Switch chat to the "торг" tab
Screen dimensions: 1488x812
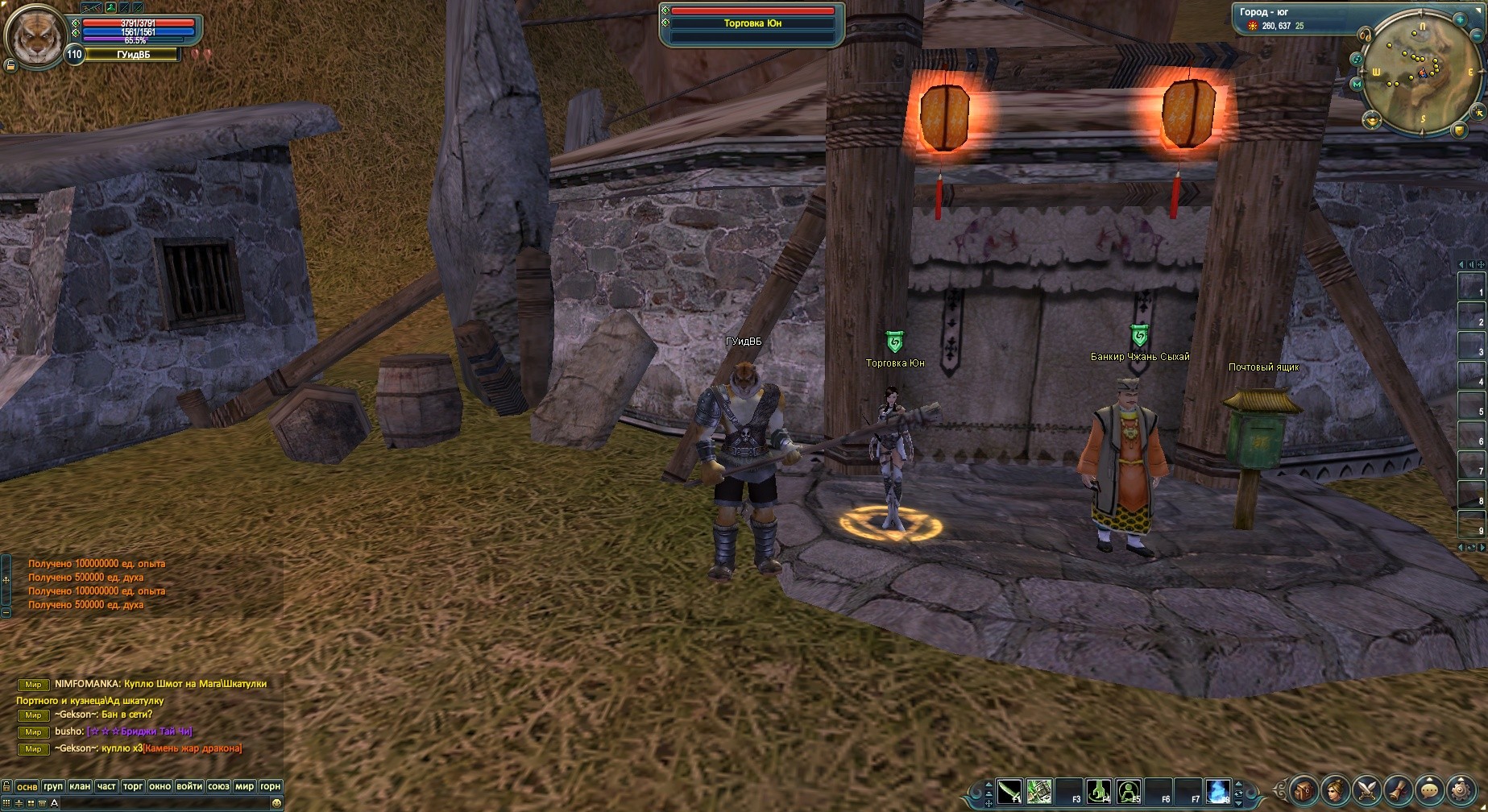coord(133,786)
